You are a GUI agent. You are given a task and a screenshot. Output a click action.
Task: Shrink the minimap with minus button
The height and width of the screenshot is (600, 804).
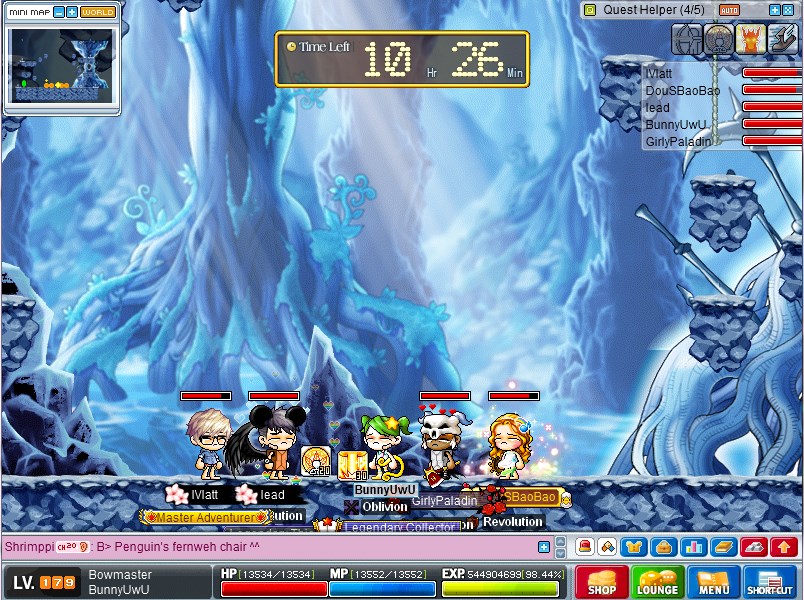point(59,12)
